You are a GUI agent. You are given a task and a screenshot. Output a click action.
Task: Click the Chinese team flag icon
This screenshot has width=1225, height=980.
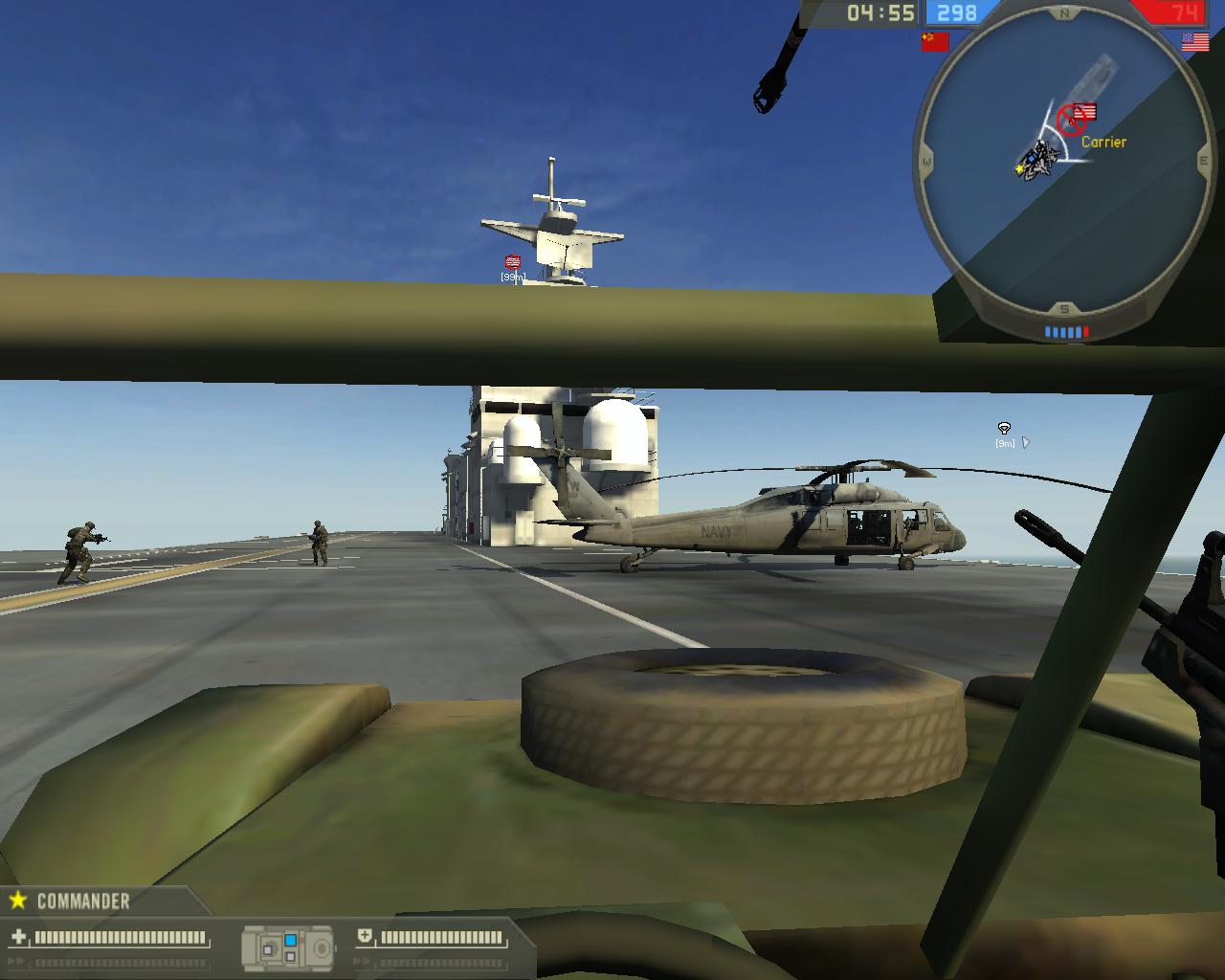click(x=934, y=41)
